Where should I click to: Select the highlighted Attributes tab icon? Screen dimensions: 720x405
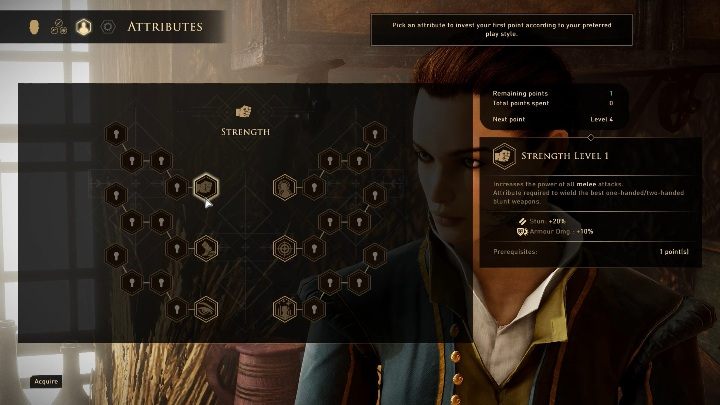coord(84,26)
